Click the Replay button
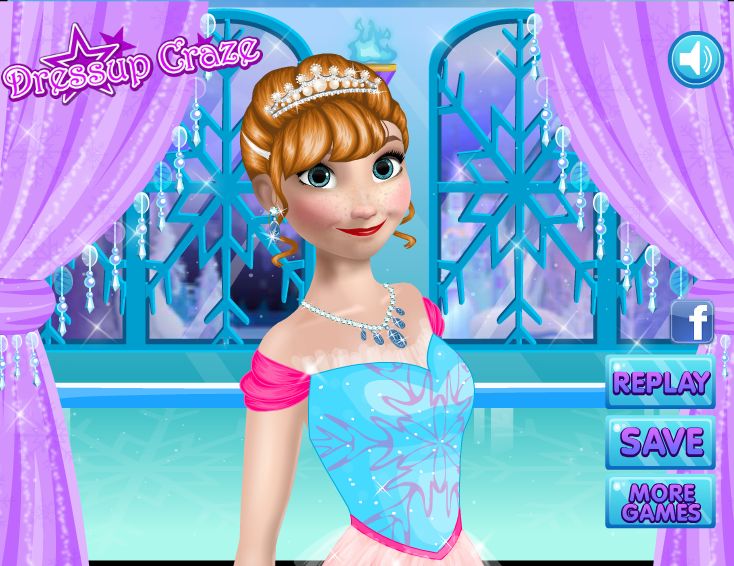Screen dimensions: 734x566 coord(660,382)
